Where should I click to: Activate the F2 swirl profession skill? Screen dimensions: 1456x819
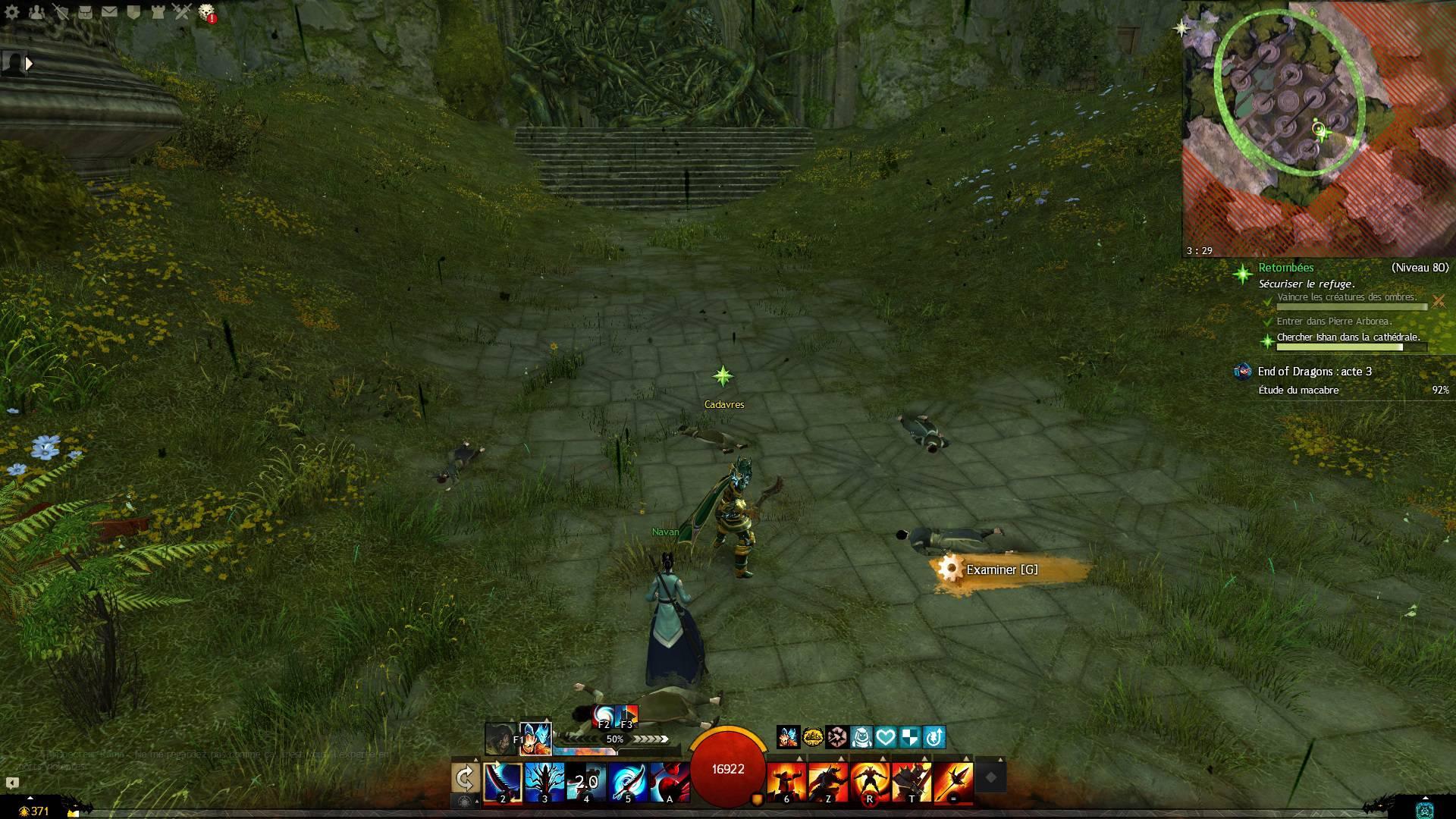click(x=604, y=715)
